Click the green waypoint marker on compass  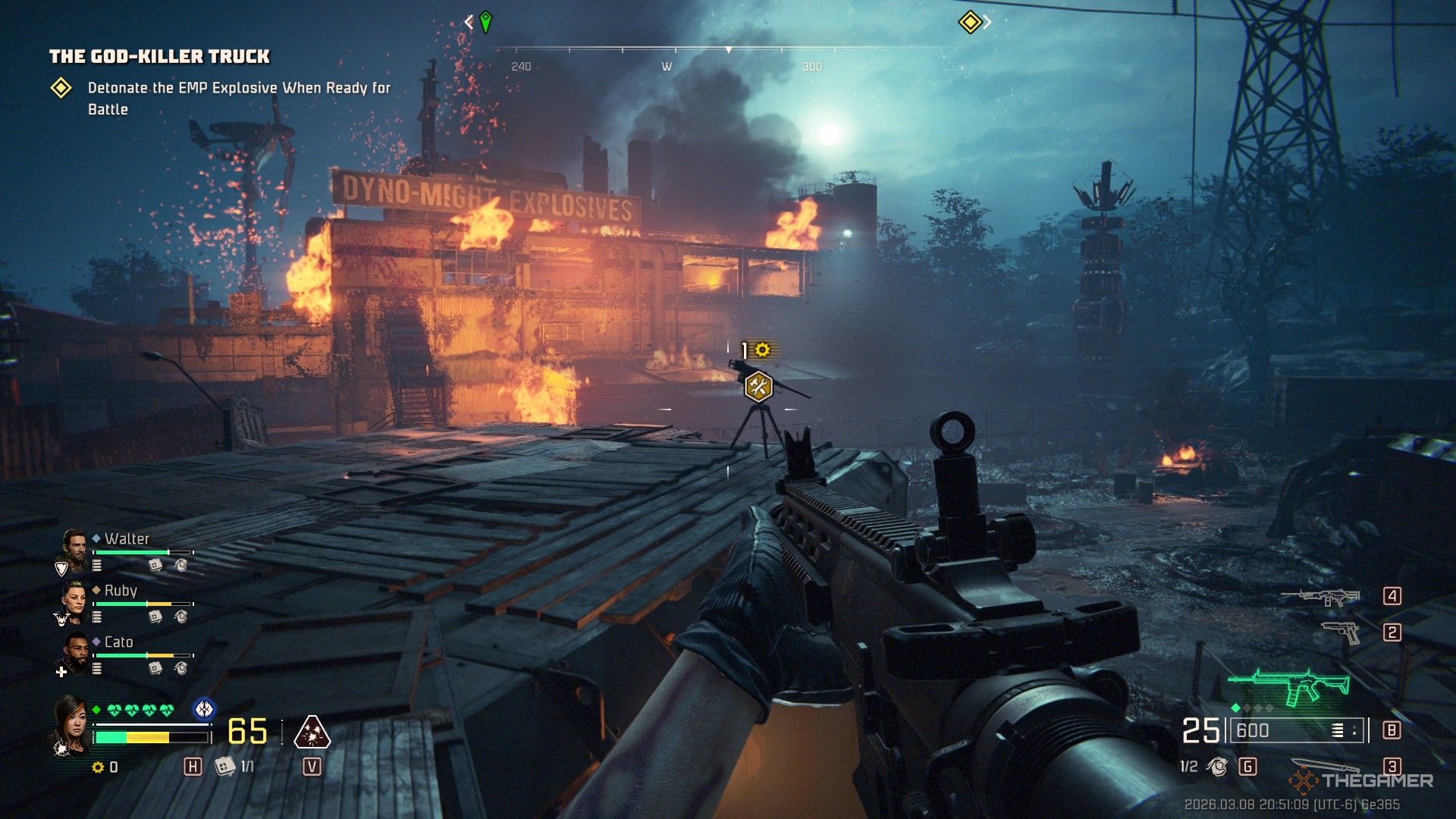pos(485,22)
